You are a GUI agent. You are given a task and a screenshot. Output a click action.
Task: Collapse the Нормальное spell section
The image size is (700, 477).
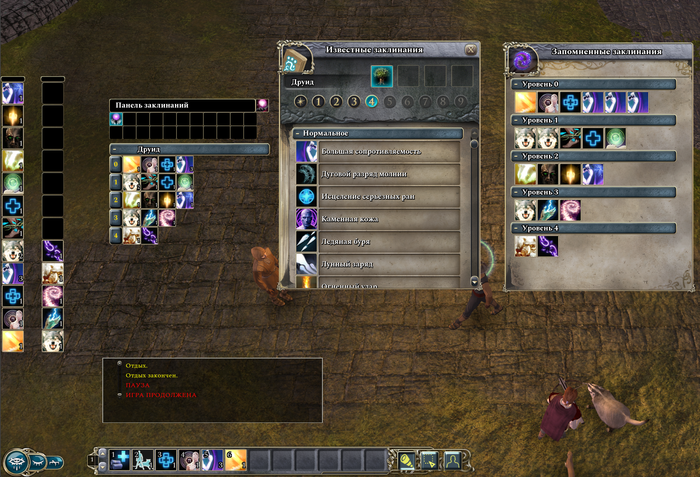click(x=299, y=133)
